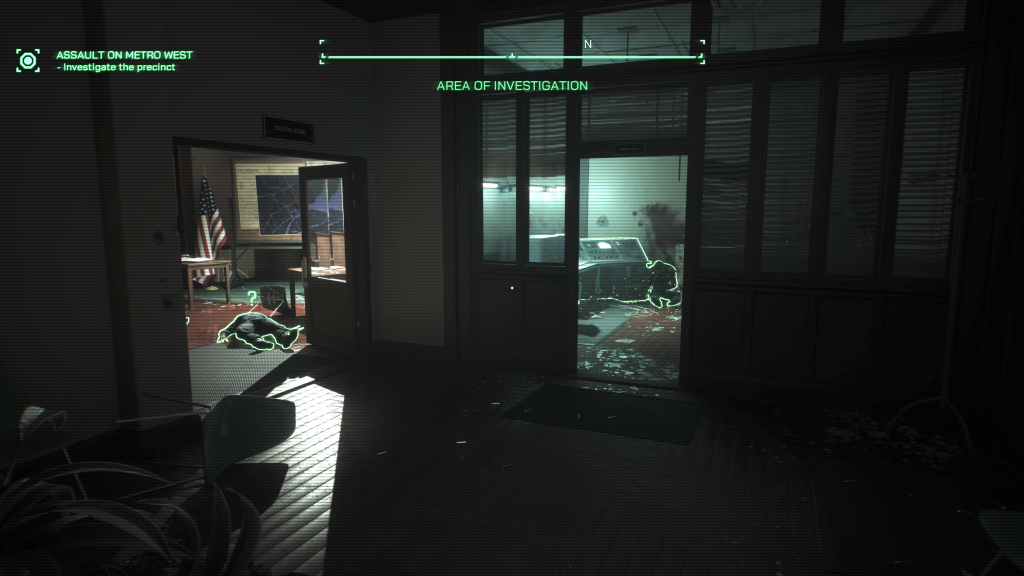Image resolution: width=1024 pixels, height=576 pixels.
Task: Click the compass bar's north marker
Action: pyautogui.click(x=588, y=45)
